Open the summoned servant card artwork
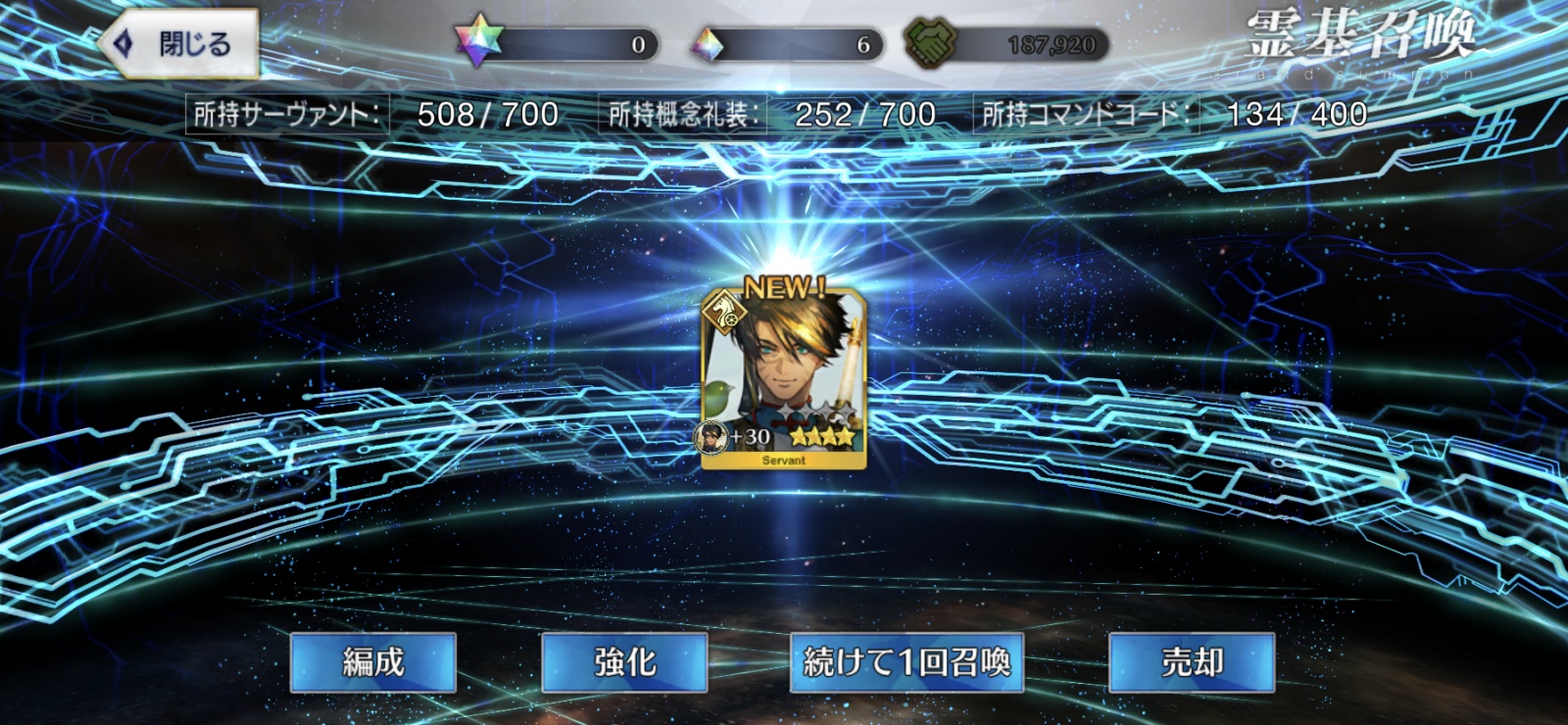1568x725 pixels. tap(784, 372)
